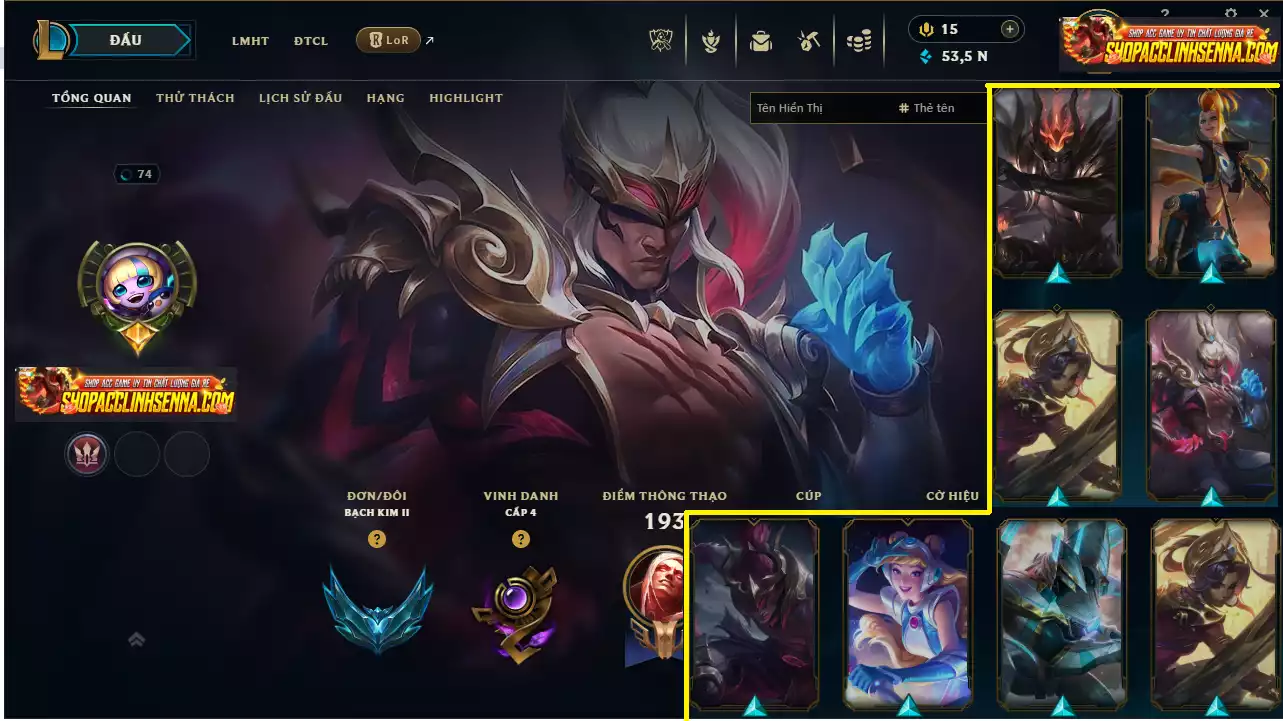Select the LMHT menu item
The height and width of the screenshot is (721, 1283).
pos(250,41)
